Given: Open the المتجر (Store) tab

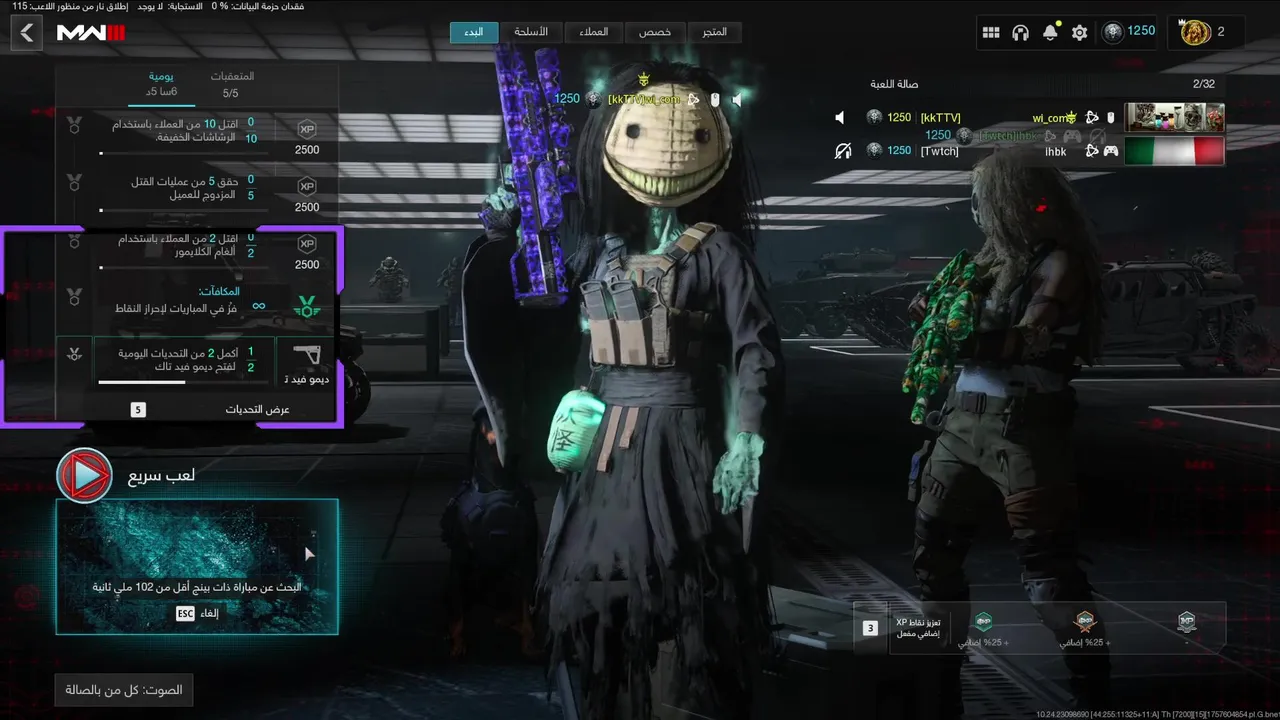Looking at the screenshot, I should pyautogui.click(x=714, y=32).
